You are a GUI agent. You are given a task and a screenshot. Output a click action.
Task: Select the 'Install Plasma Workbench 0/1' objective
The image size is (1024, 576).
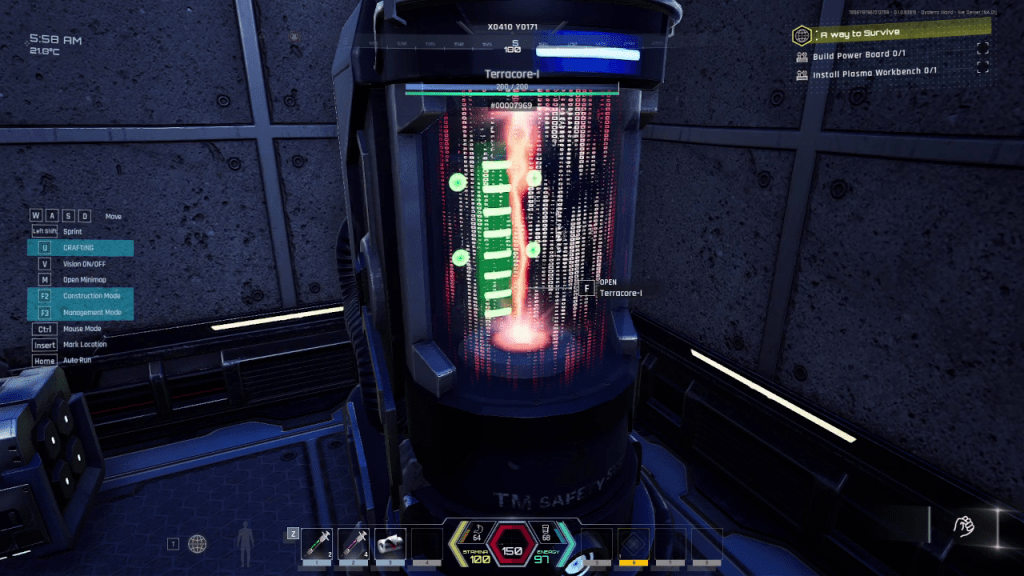pos(875,71)
